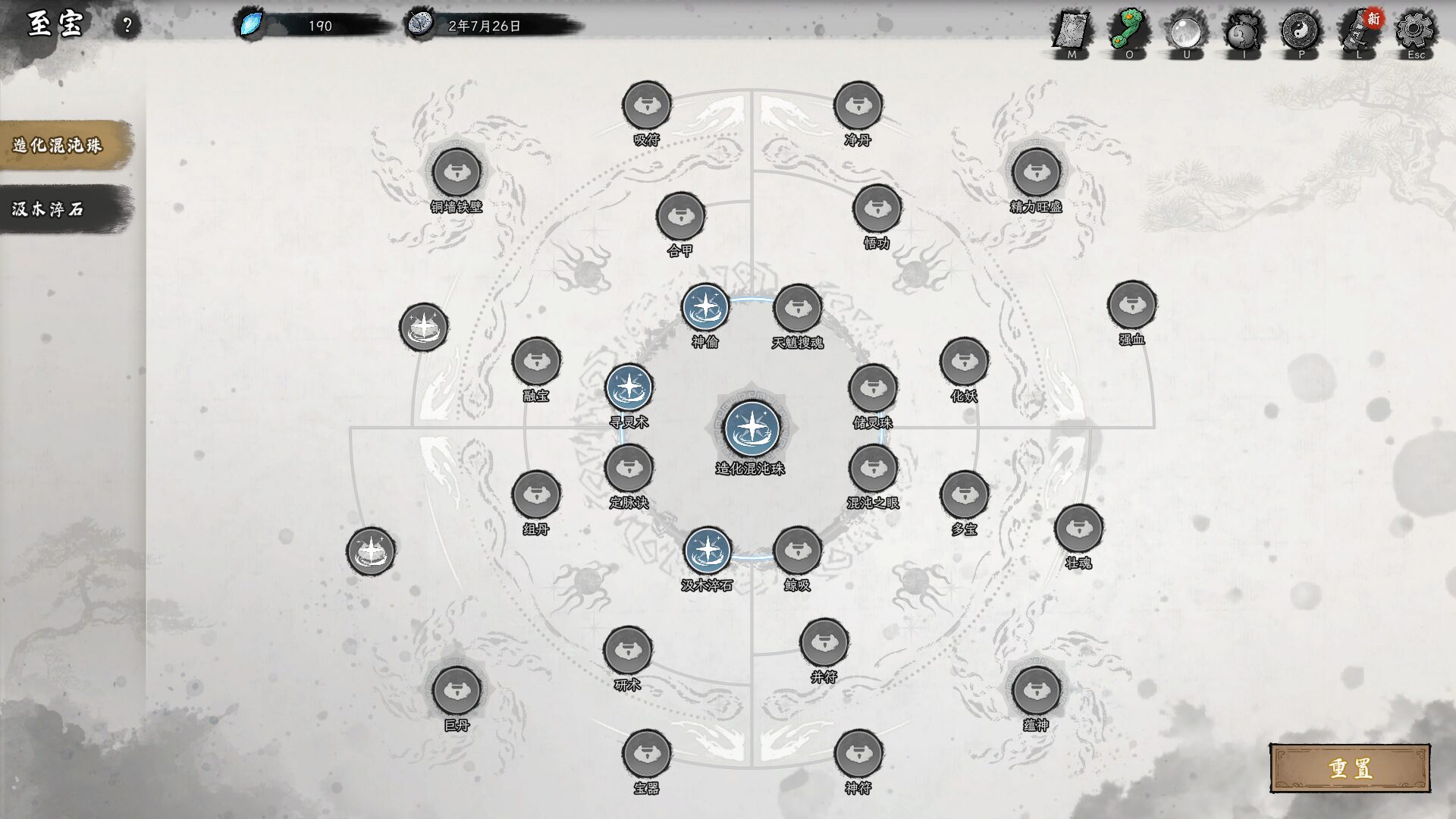Screen dimensions: 1456x819
Task: Select the locked 天魎搜魂 node
Action: coord(797,309)
